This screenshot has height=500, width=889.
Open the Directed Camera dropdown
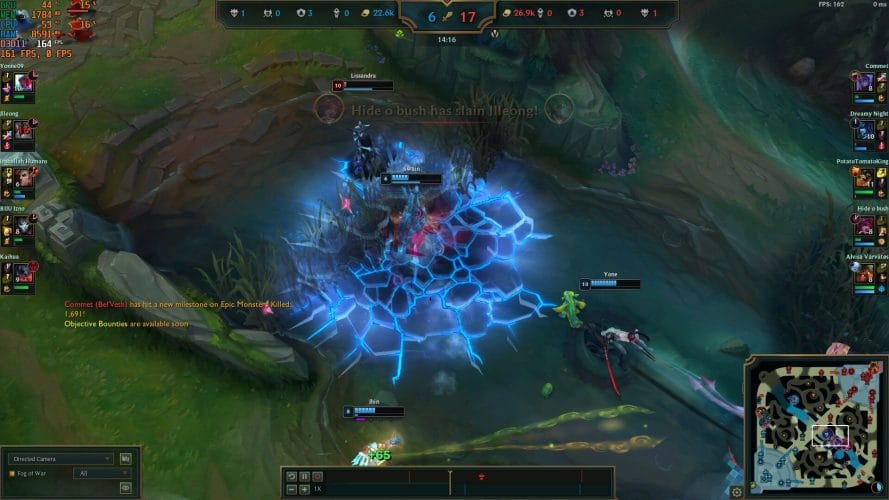60,459
